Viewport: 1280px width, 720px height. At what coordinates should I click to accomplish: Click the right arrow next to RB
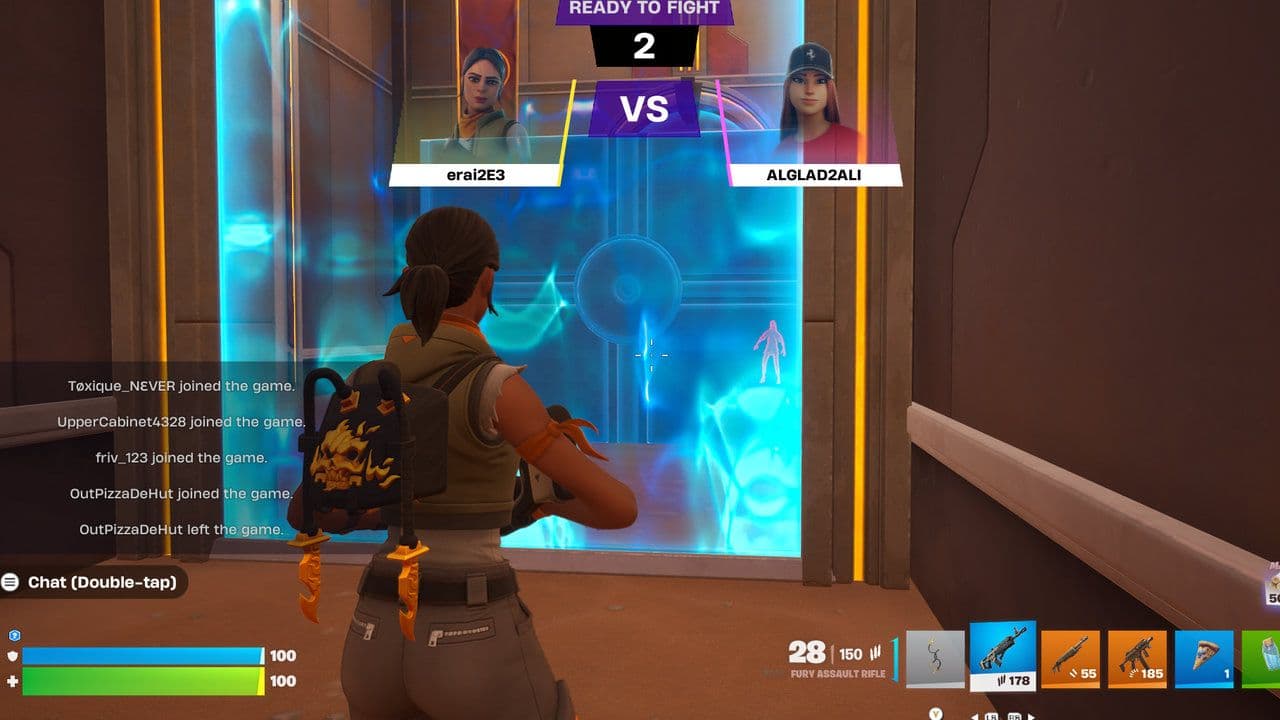point(1032,716)
